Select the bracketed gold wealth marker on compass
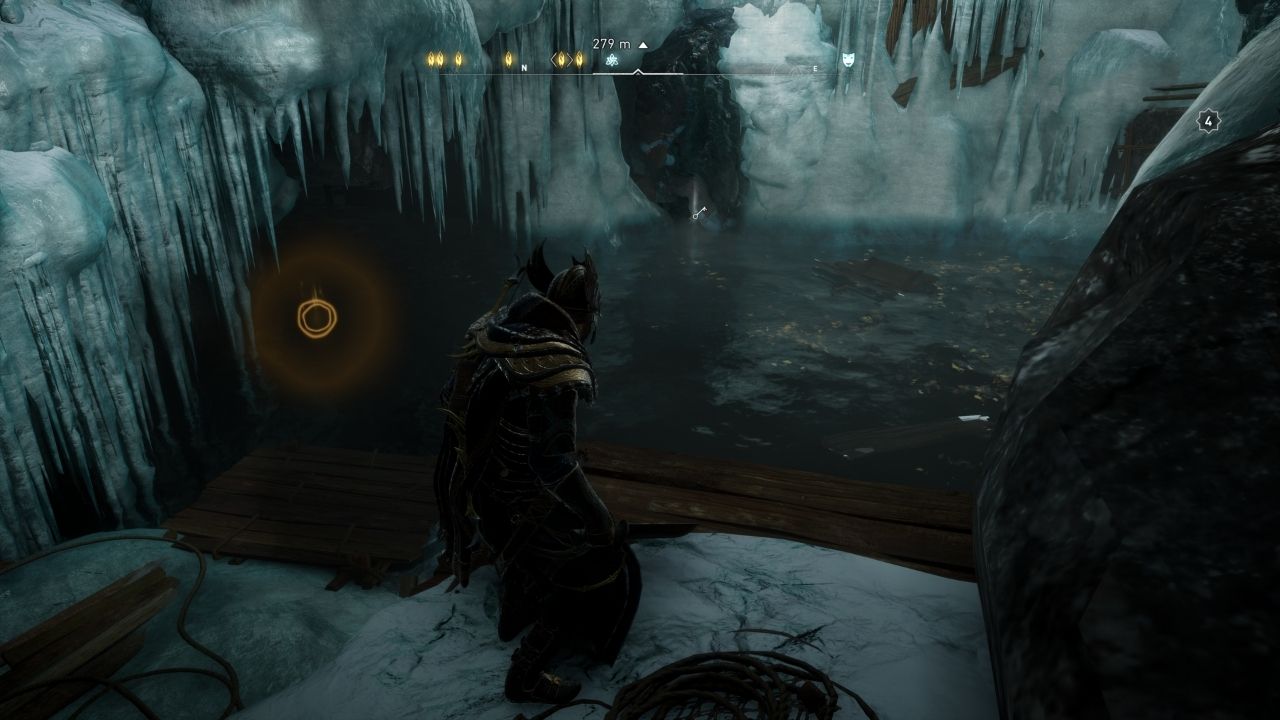Image resolution: width=1280 pixels, height=720 pixels. click(x=563, y=60)
